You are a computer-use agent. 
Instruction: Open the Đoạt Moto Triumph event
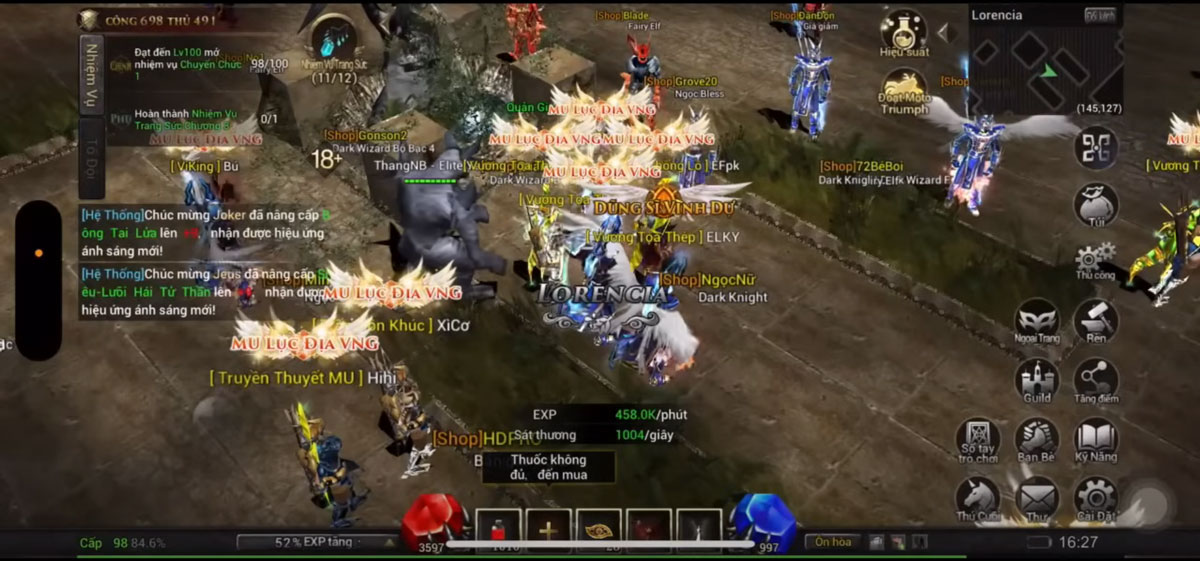904,91
